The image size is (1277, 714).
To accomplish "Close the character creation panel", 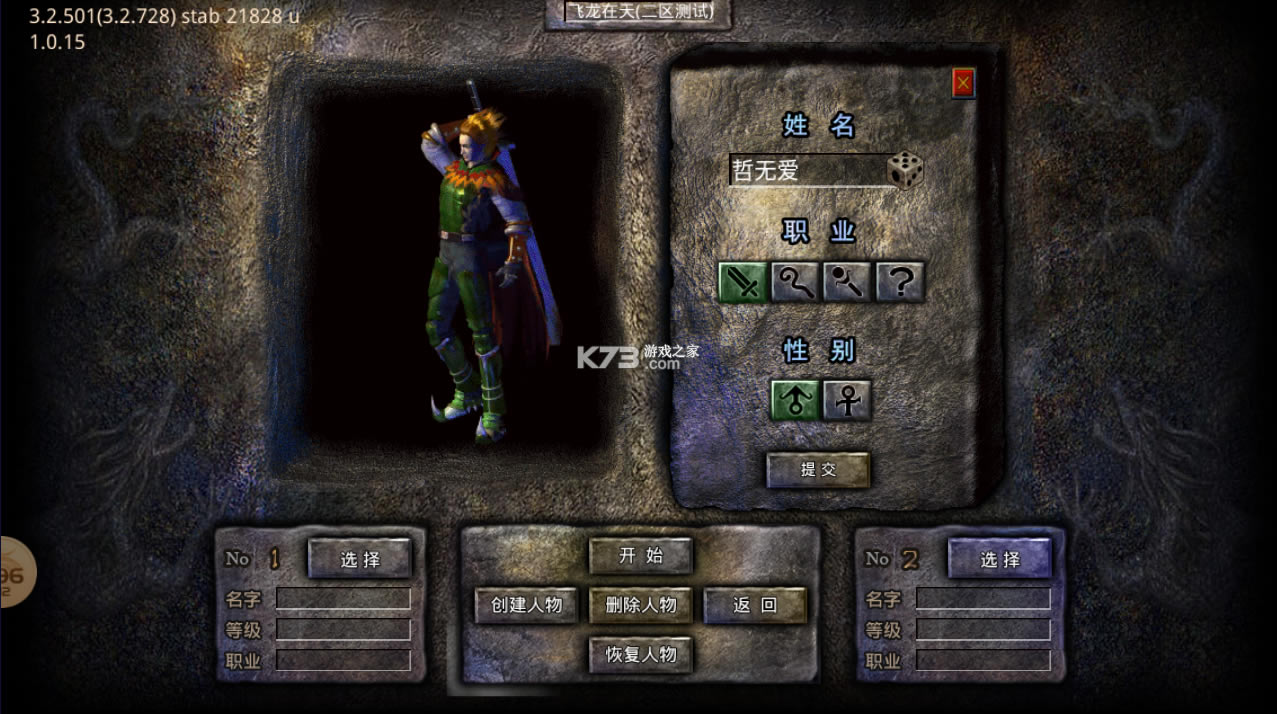I will coord(963,84).
